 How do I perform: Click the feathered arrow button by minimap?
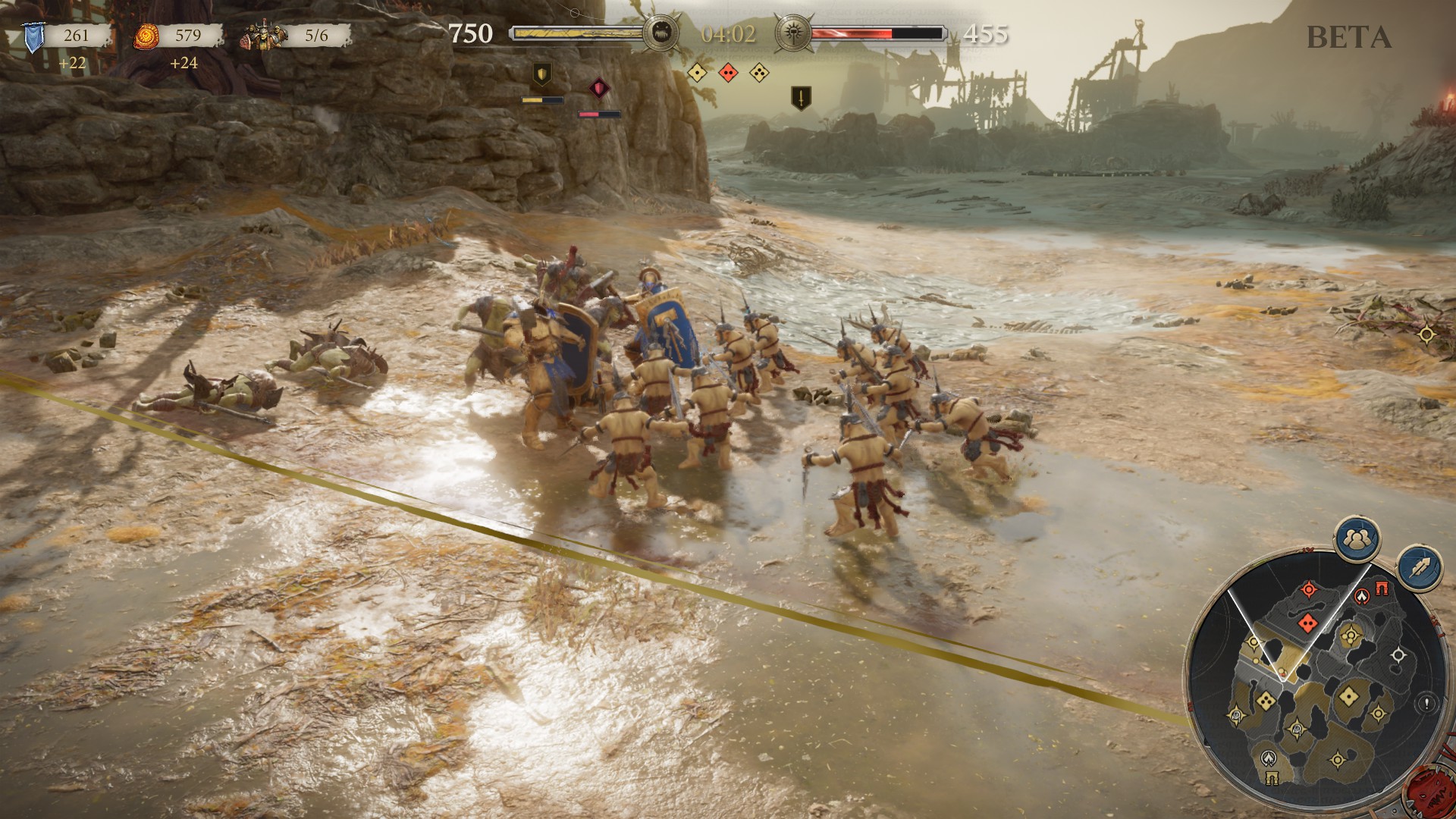(x=1420, y=567)
